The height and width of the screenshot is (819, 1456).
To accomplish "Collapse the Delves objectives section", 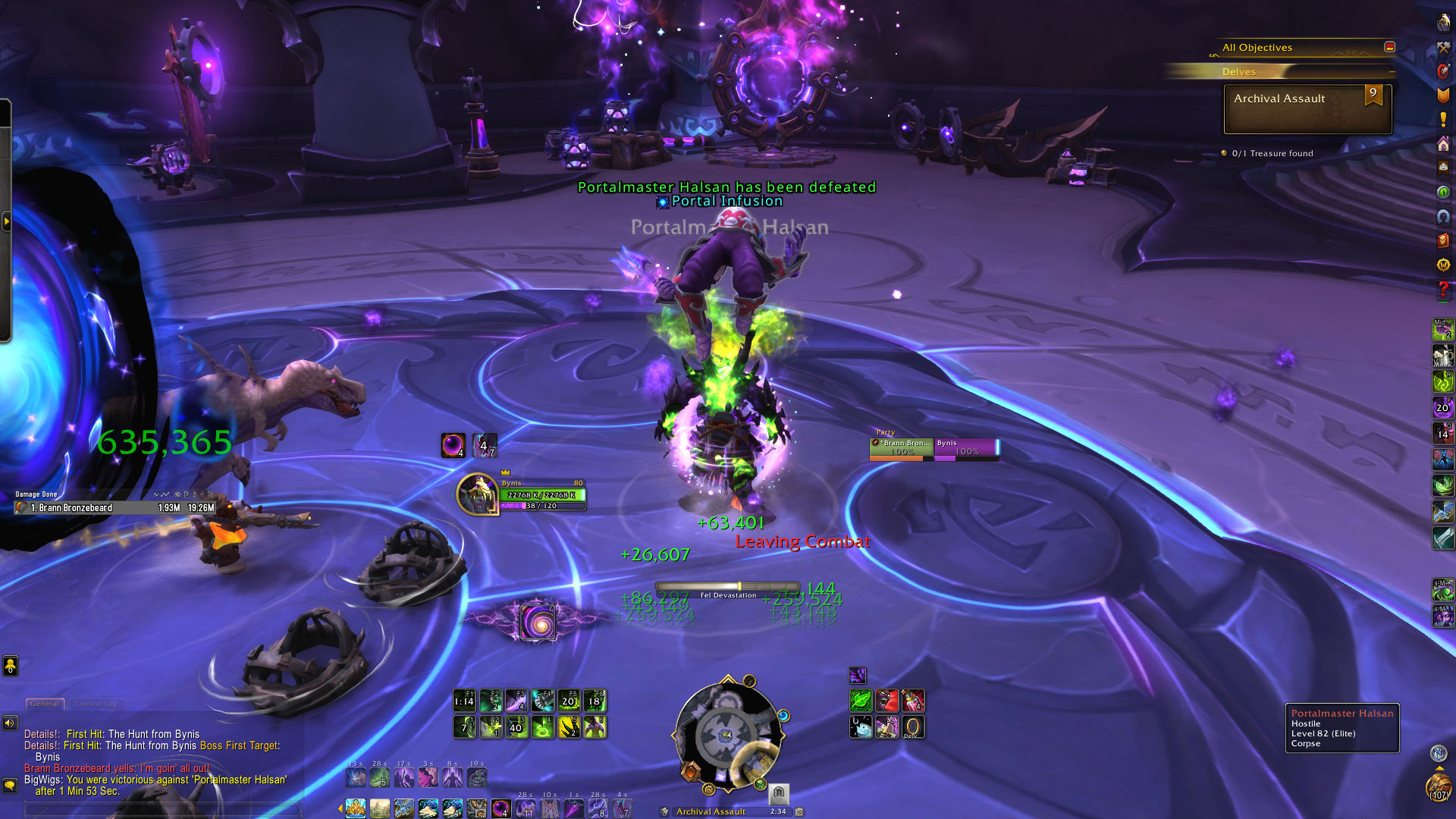I will [x=1392, y=72].
